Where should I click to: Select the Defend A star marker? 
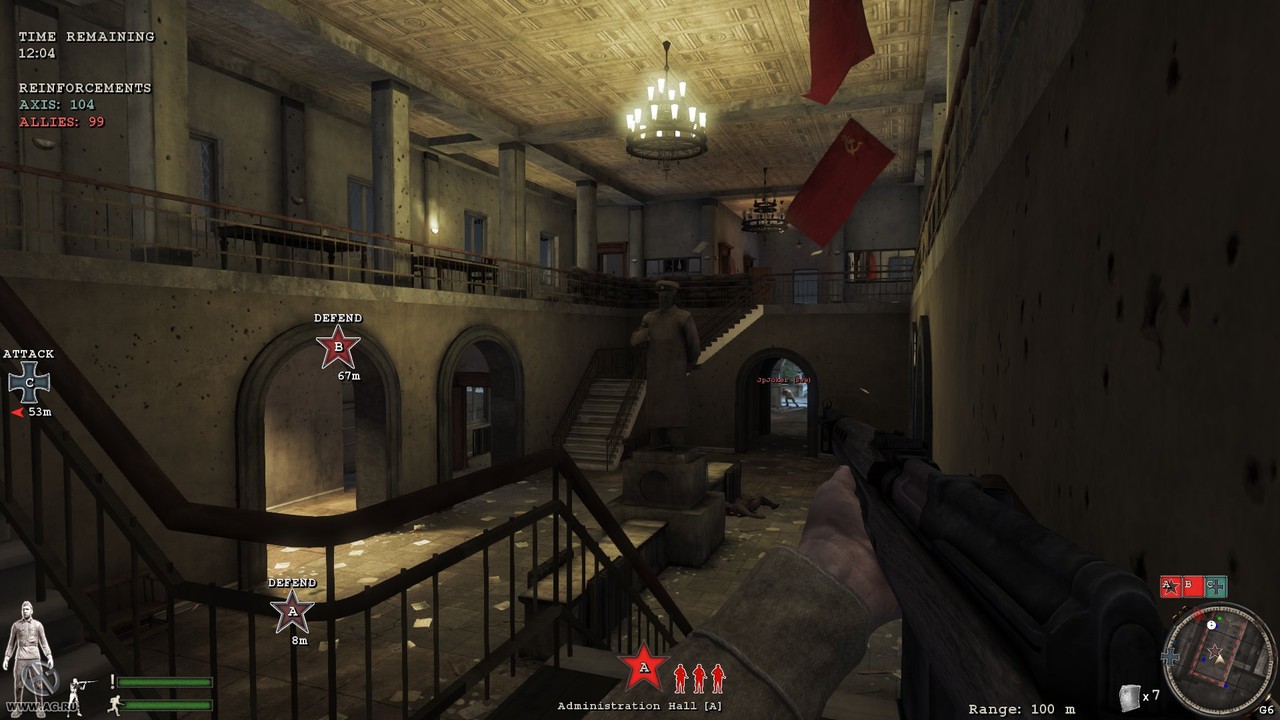(x=292, y=611)
